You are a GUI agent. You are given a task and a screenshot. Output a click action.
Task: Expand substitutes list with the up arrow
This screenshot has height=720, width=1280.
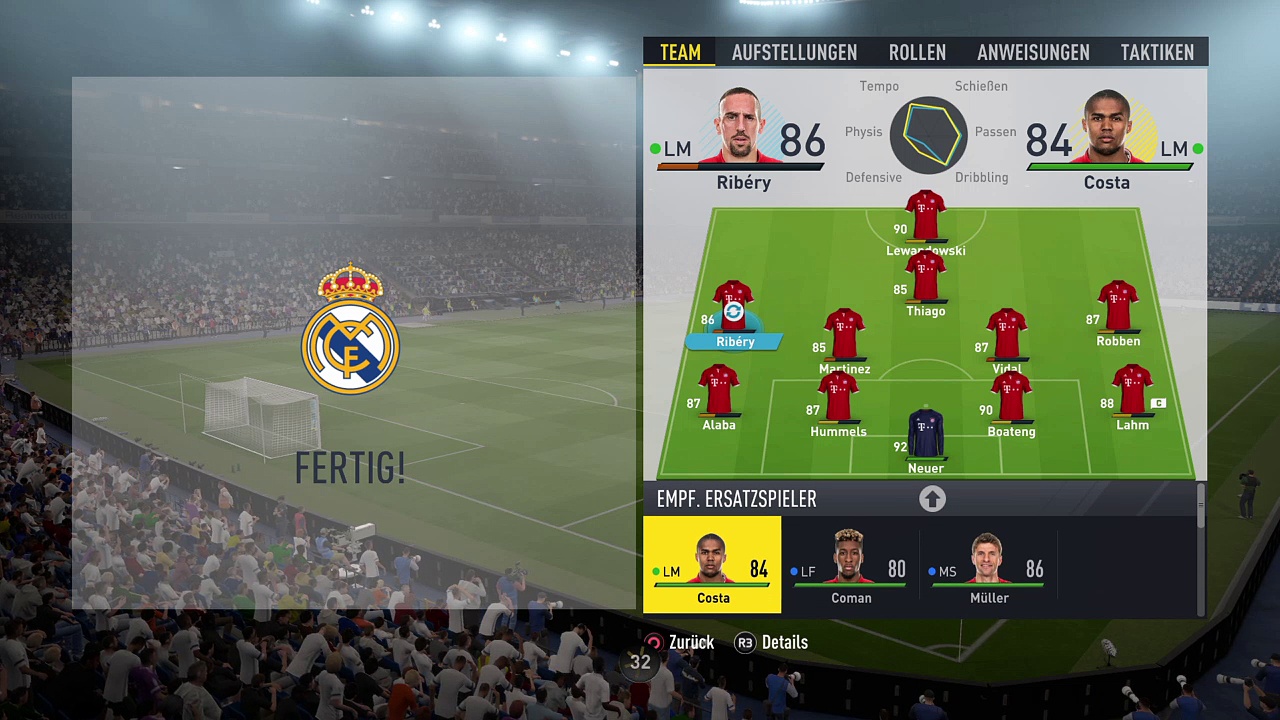coord(932,499)
